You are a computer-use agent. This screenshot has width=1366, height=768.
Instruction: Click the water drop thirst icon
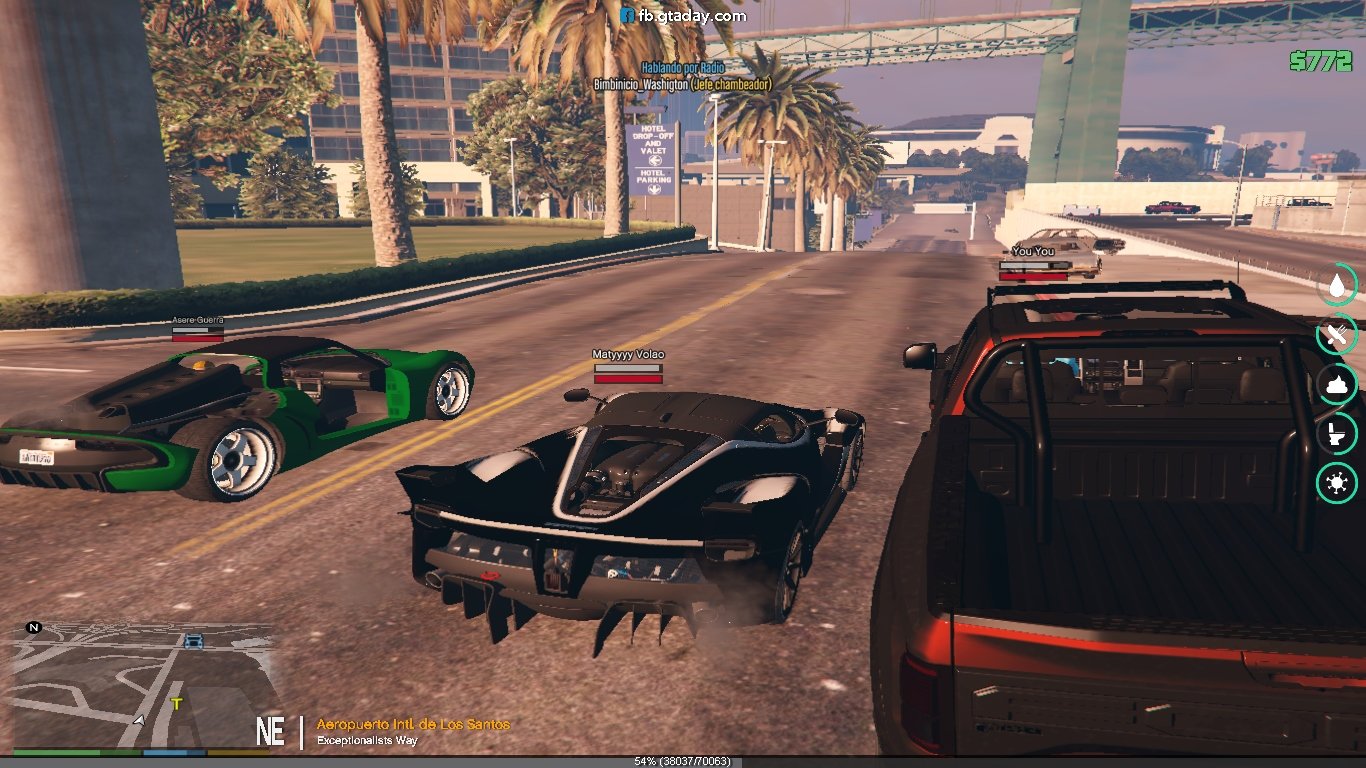(1337, 286)
